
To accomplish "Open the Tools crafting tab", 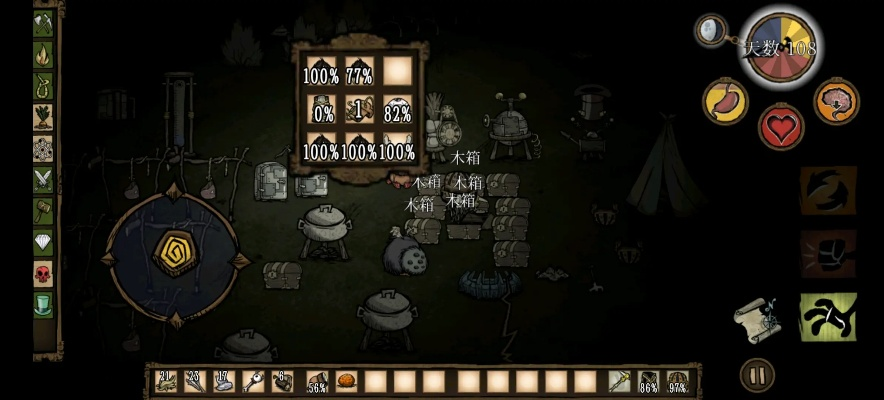I will tap(43, 22).
